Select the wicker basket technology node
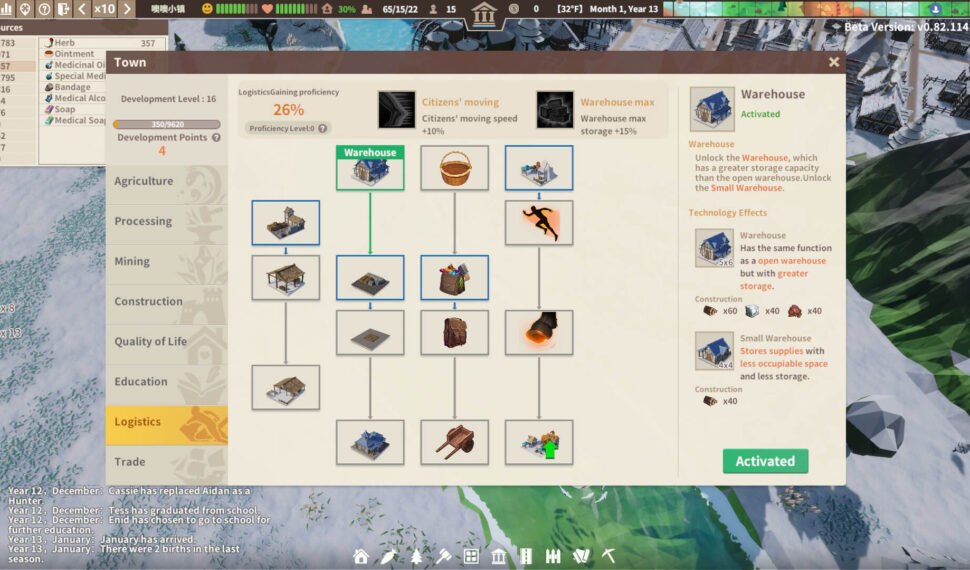970x570 pixels. [454, 169]
